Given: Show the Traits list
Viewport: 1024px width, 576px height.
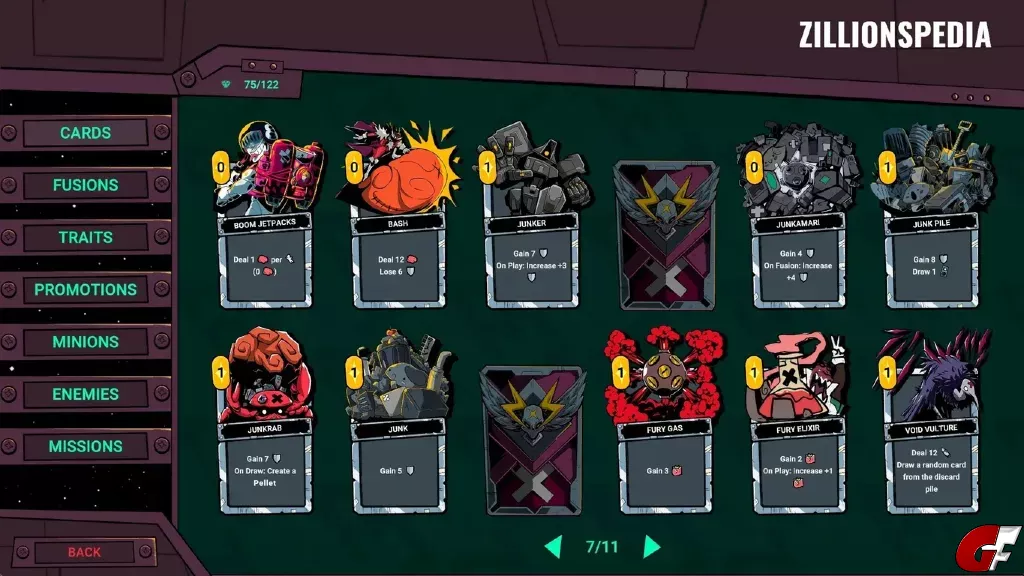Looking at the screenshot, I should click(x=85, y=237).
